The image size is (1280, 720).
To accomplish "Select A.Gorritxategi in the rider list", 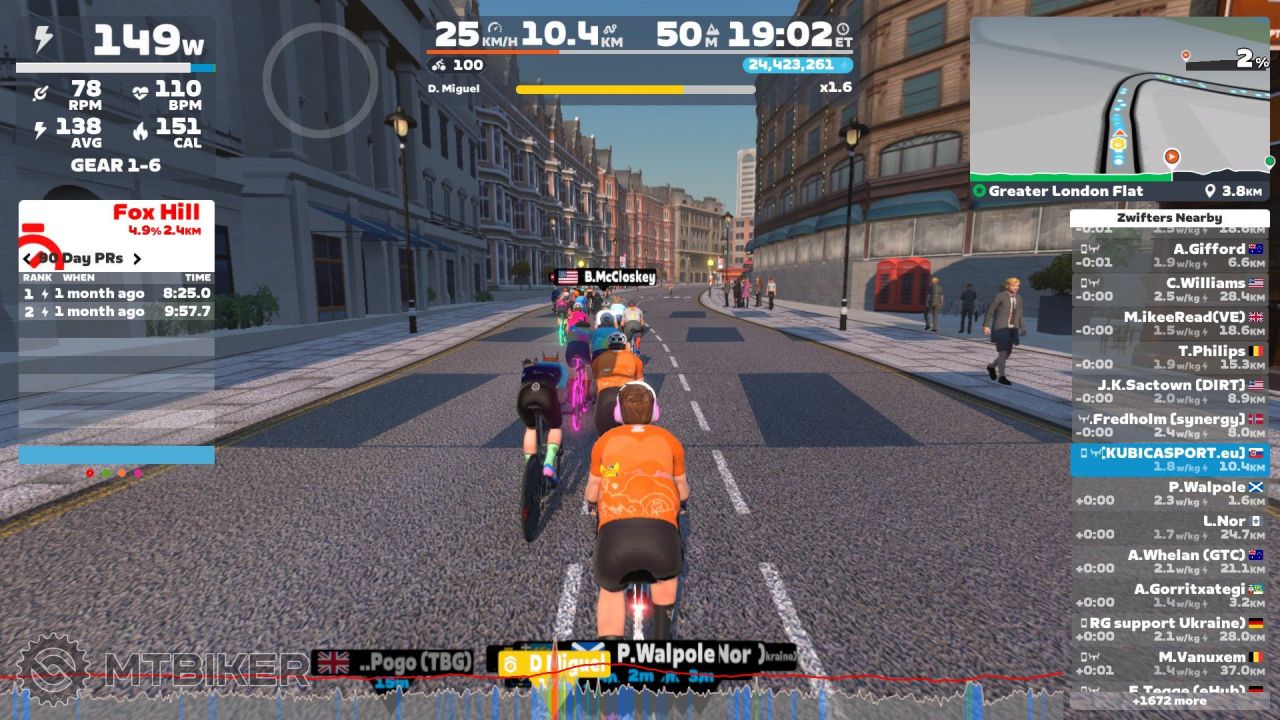I will (x=1169, y=596).
